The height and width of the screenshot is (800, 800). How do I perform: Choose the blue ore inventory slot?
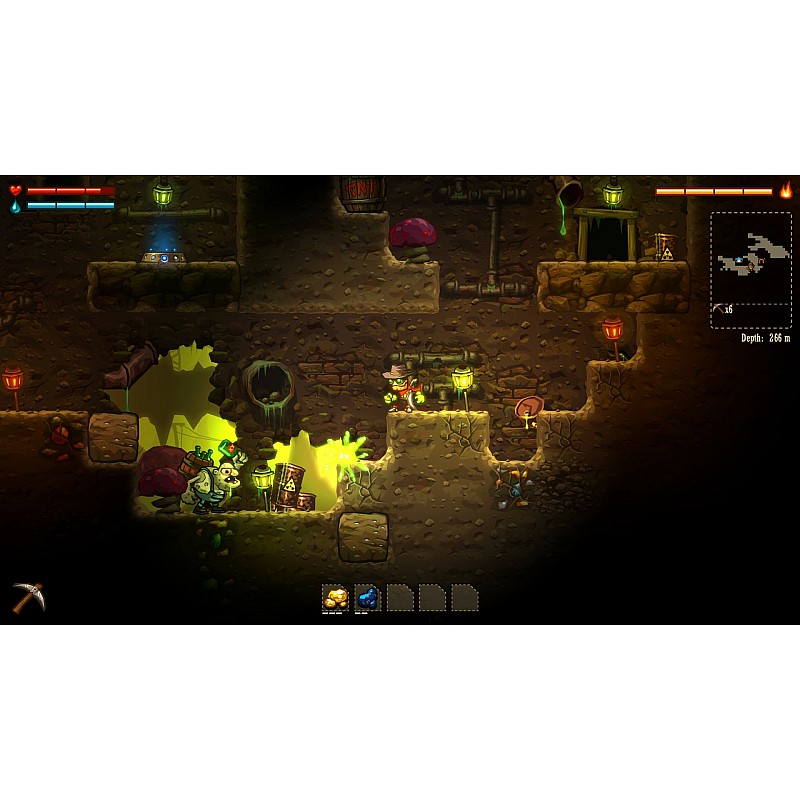368,598
